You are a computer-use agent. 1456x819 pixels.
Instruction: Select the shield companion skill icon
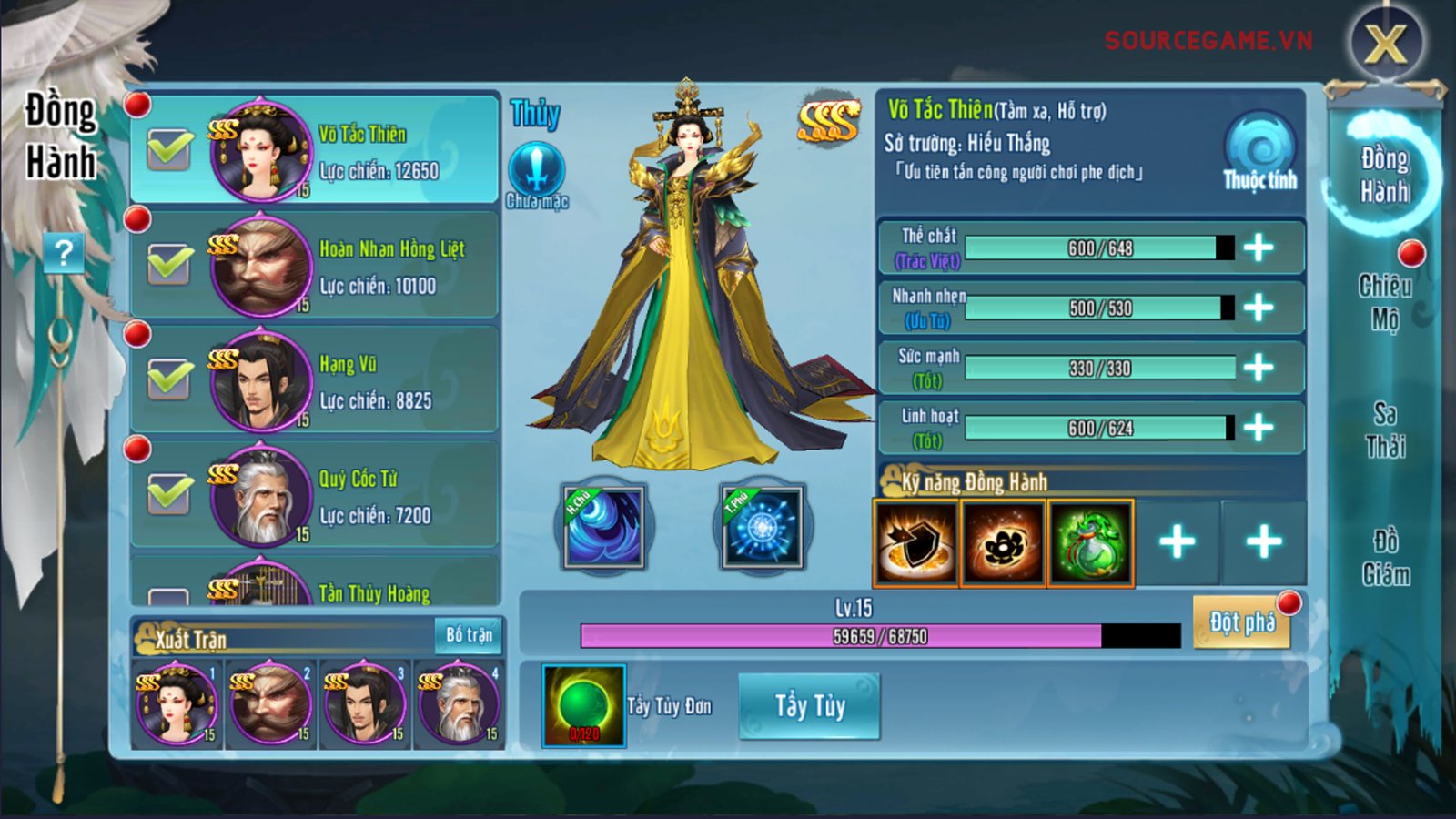coord(915,543)
